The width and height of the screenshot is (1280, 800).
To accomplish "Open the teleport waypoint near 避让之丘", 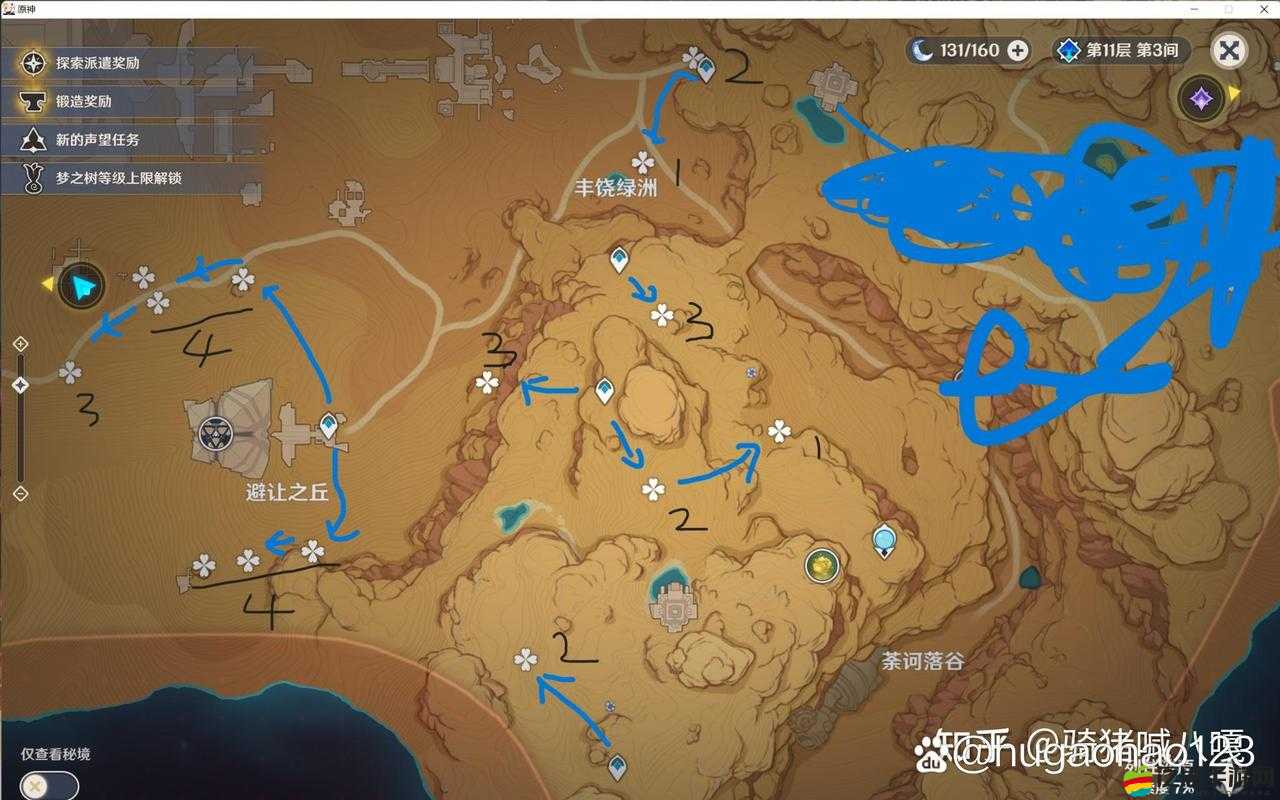I will coord(327,424).
